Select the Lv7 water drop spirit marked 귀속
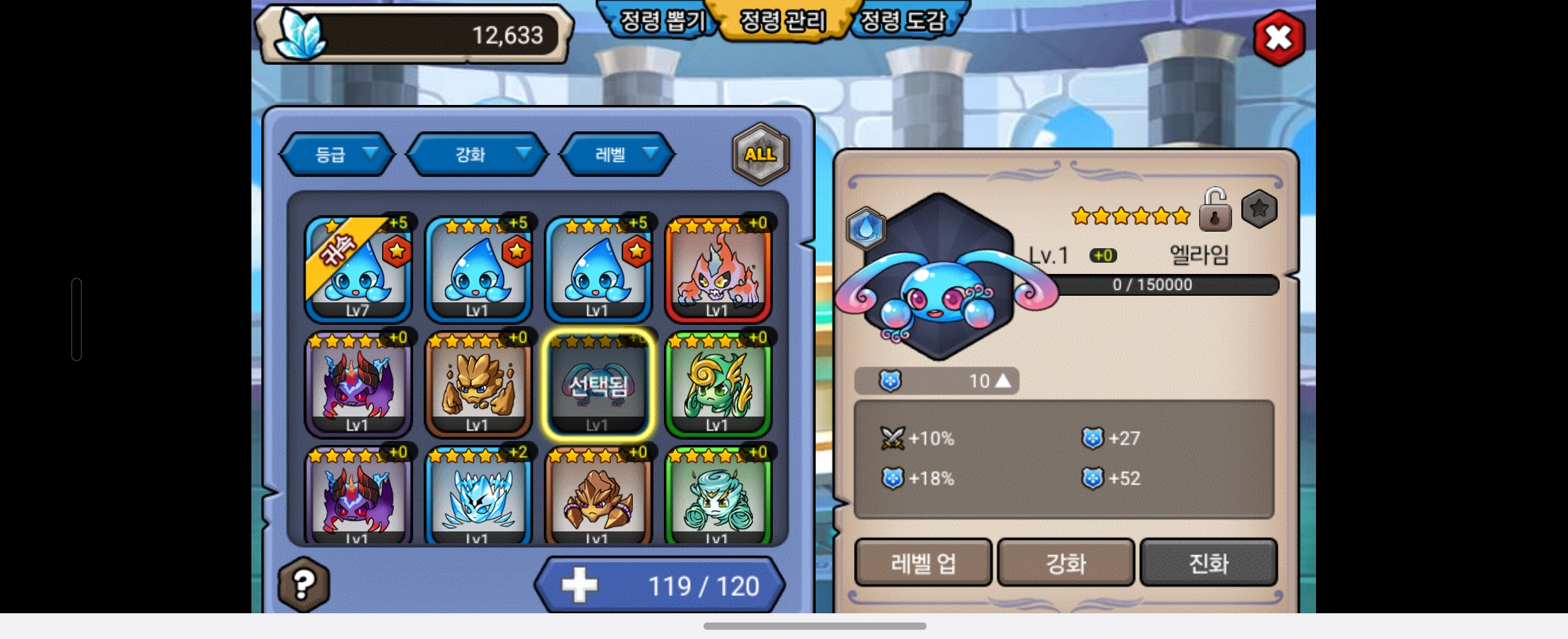1568x639 pixels. click(x=358, y=269)
